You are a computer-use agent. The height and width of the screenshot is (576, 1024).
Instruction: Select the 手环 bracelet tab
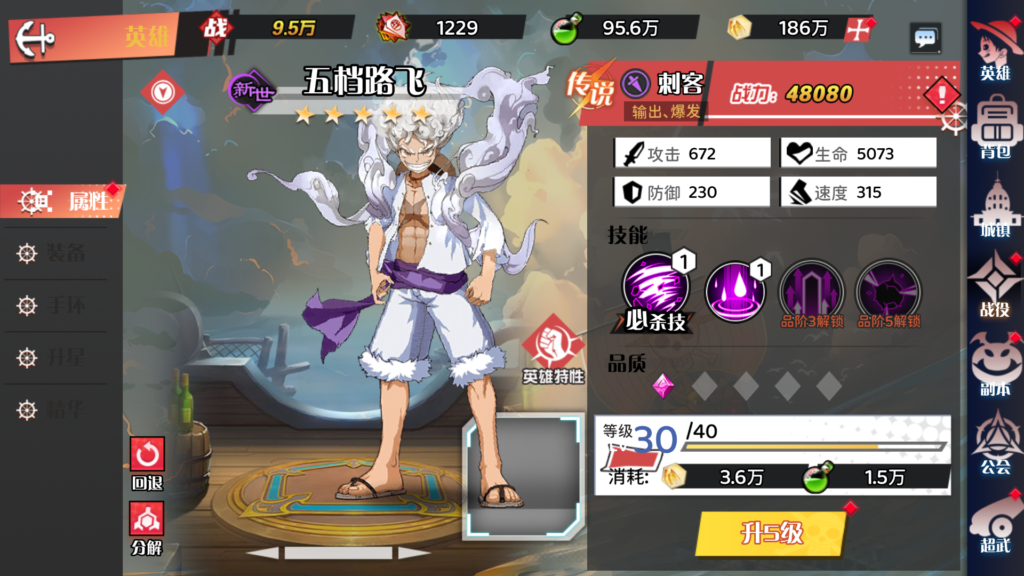[x=60, y=305]
